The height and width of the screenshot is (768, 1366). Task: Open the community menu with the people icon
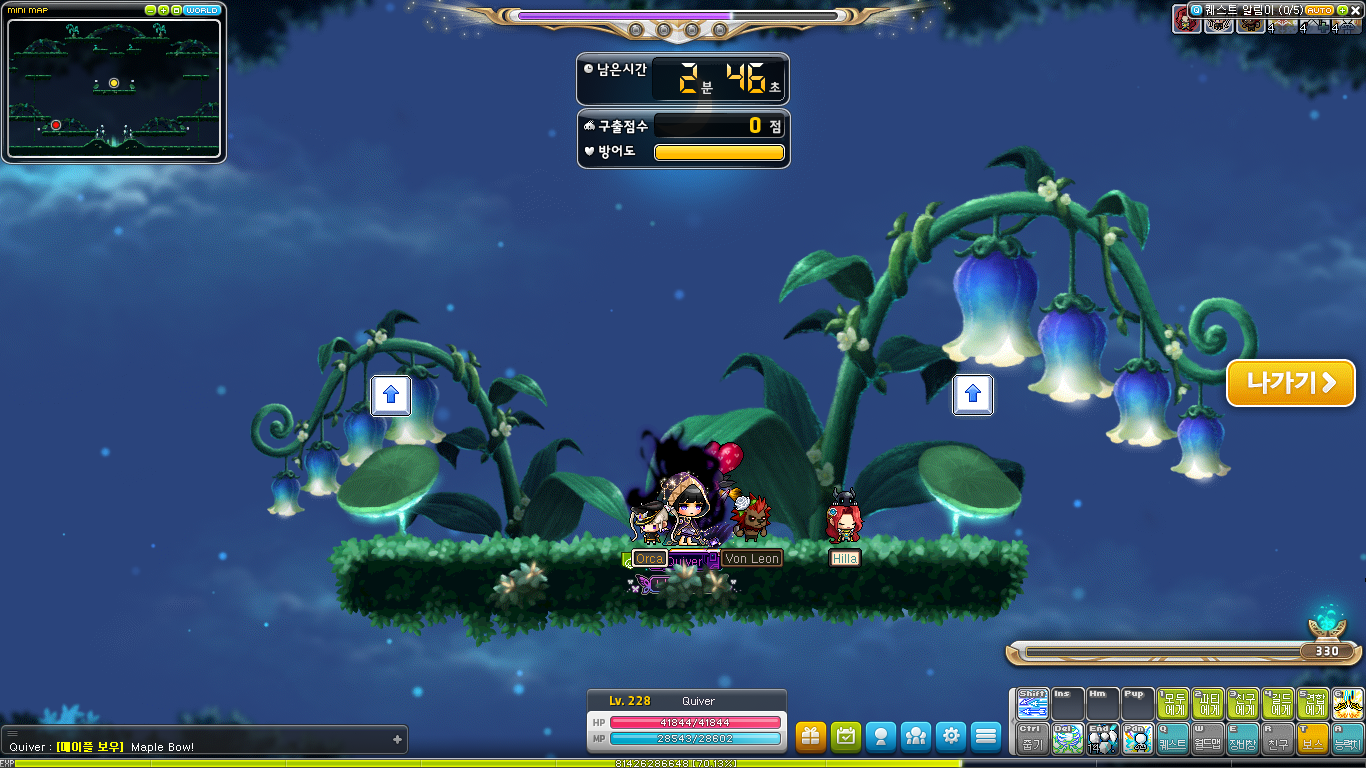(916, 736)
